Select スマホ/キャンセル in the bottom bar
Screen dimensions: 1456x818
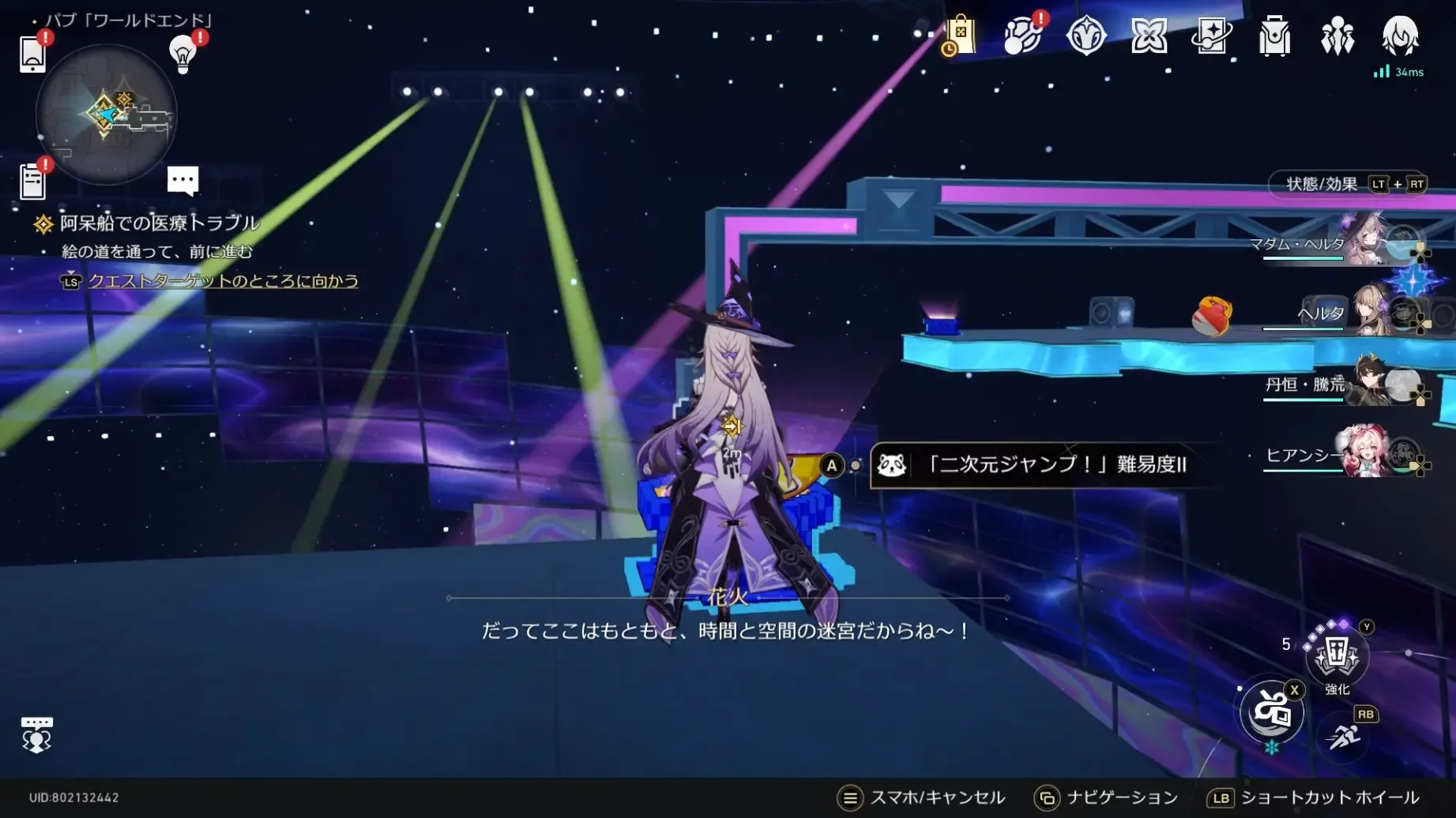click(x=937, y=797)
